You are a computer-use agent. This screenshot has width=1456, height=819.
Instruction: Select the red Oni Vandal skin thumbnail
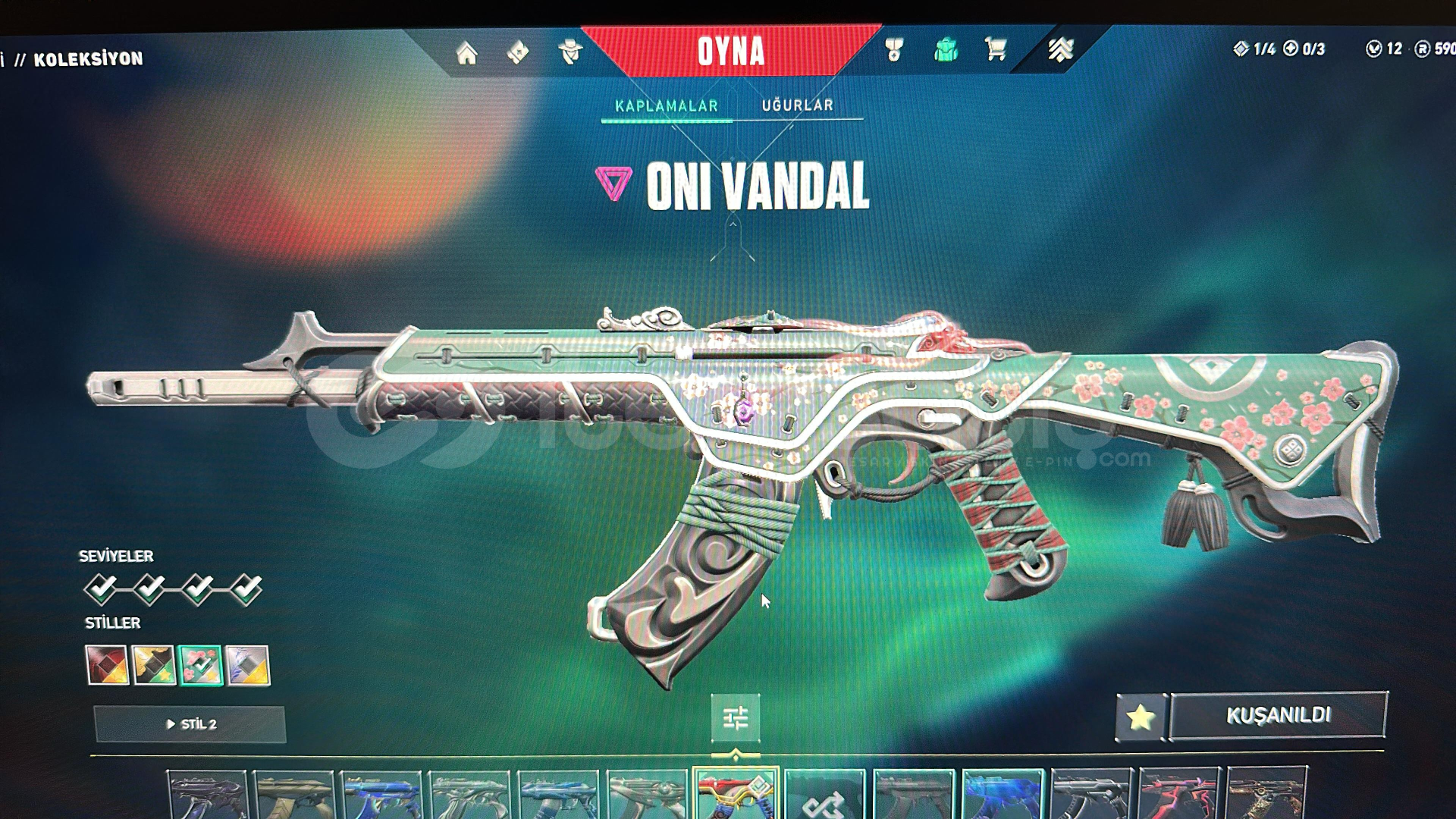(x=735, y=793)
